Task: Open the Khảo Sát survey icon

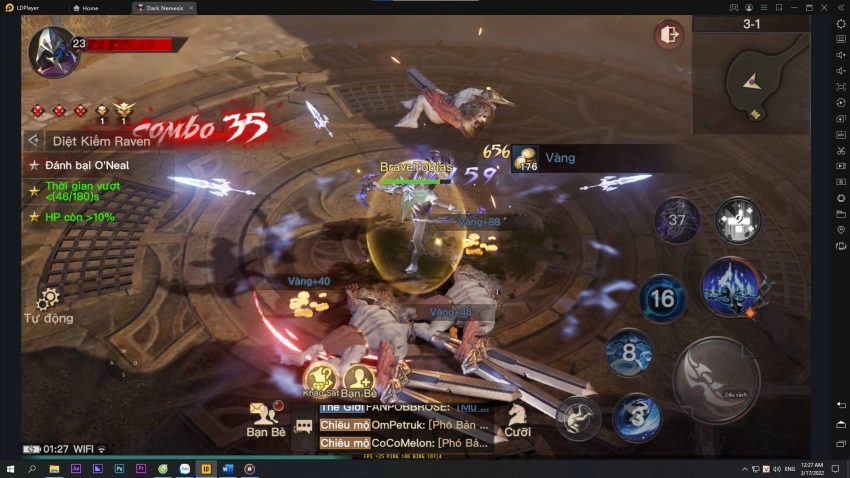Action: point(319,379)
